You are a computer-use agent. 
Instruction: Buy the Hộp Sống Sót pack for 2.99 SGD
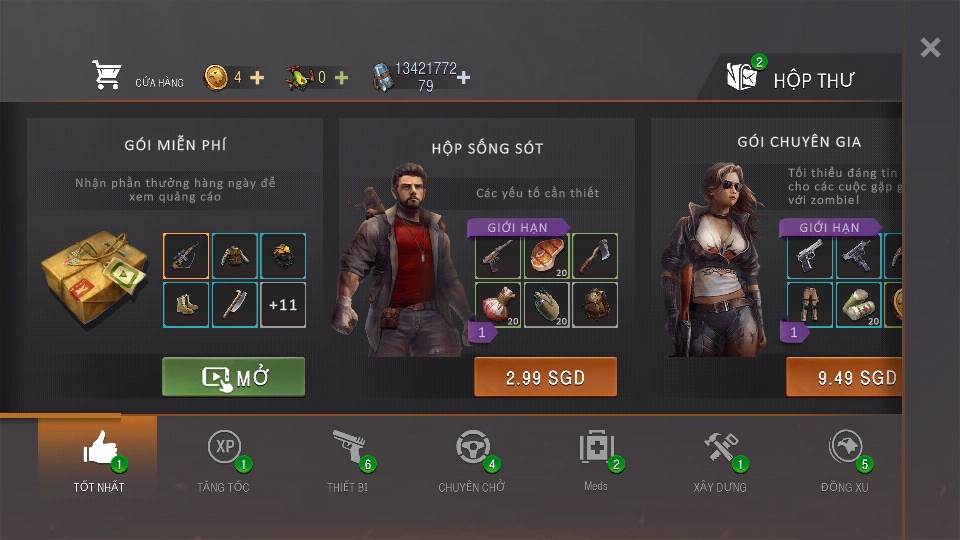(x=545, y=377)
